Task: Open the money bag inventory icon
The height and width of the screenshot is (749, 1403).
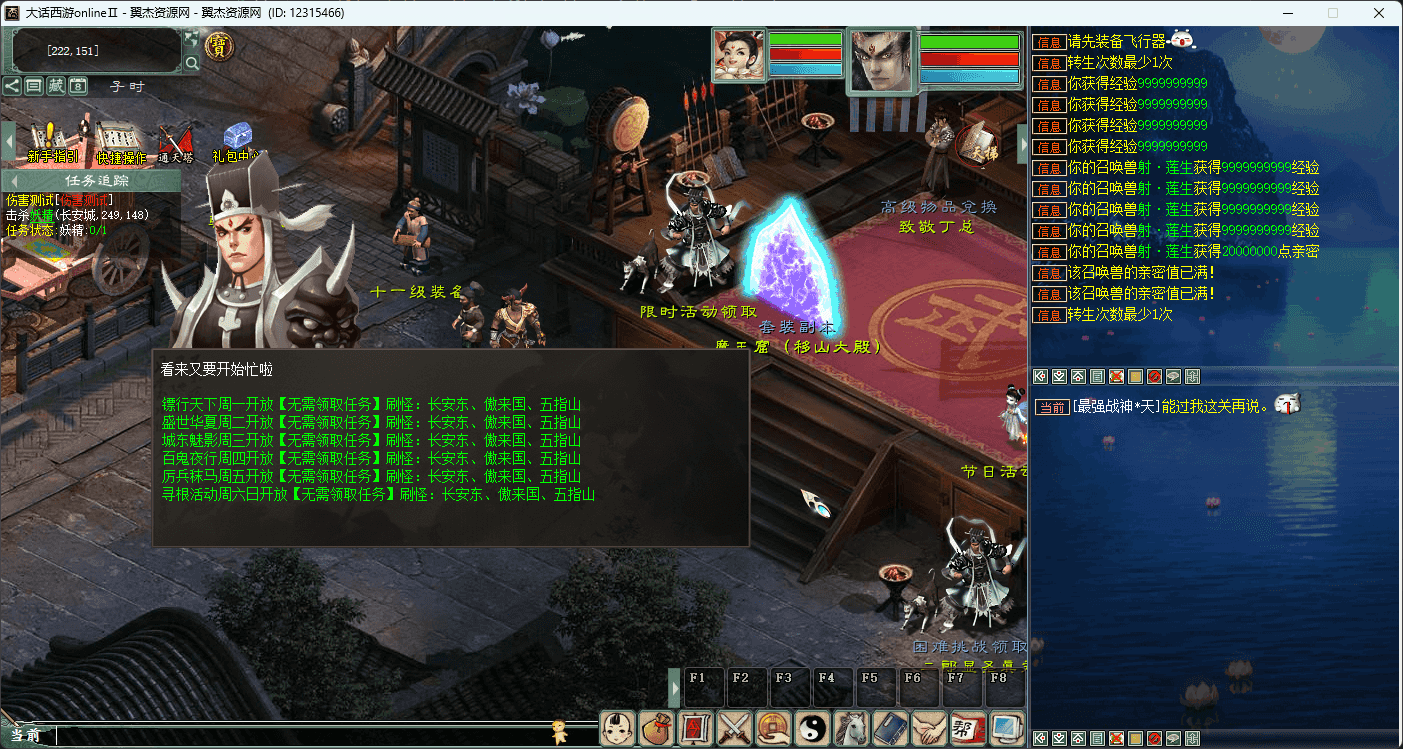Action: [x=656, y=727]
